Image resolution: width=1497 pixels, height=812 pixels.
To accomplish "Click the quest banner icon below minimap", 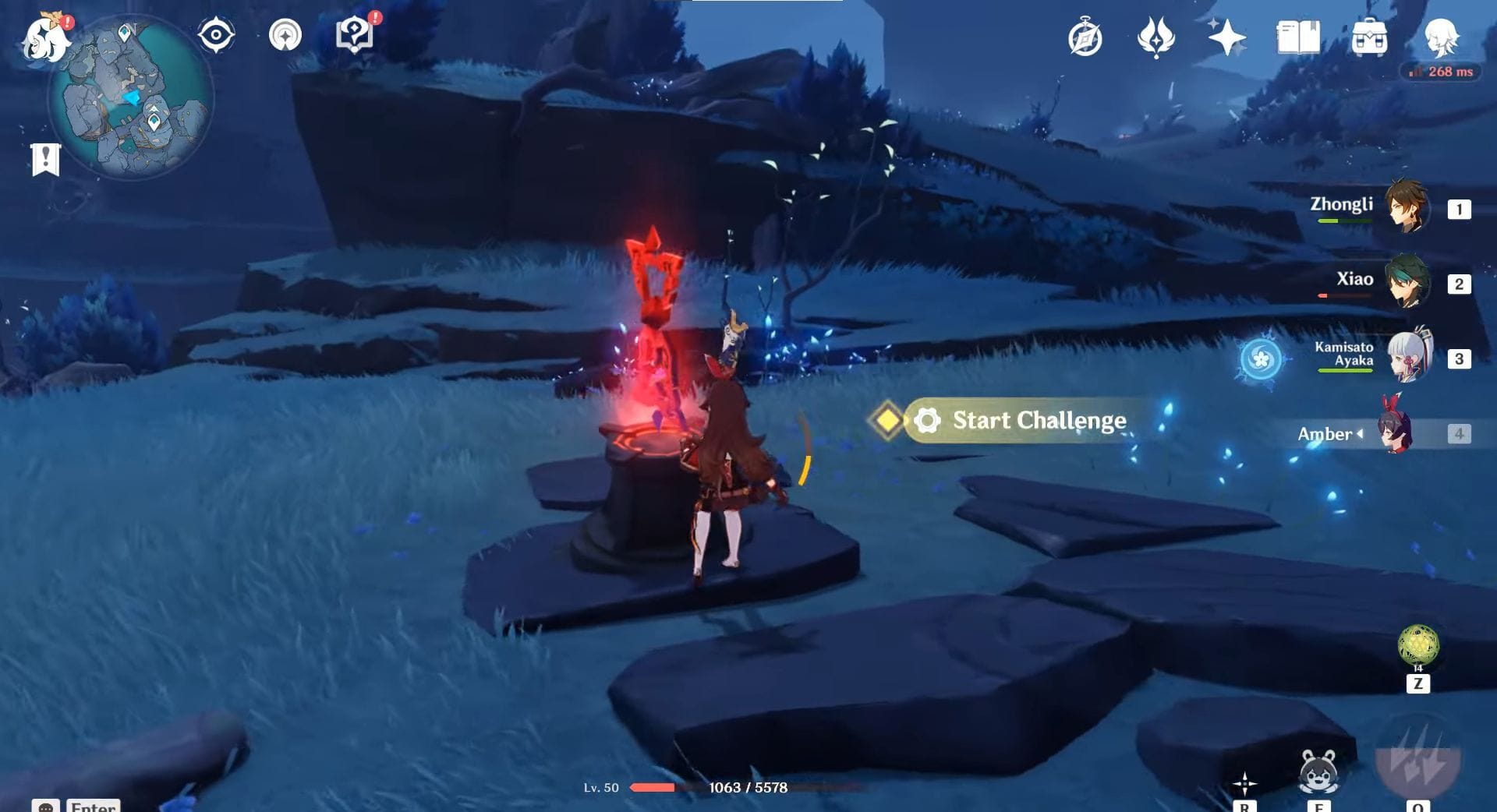I will [x=47, y=157].
